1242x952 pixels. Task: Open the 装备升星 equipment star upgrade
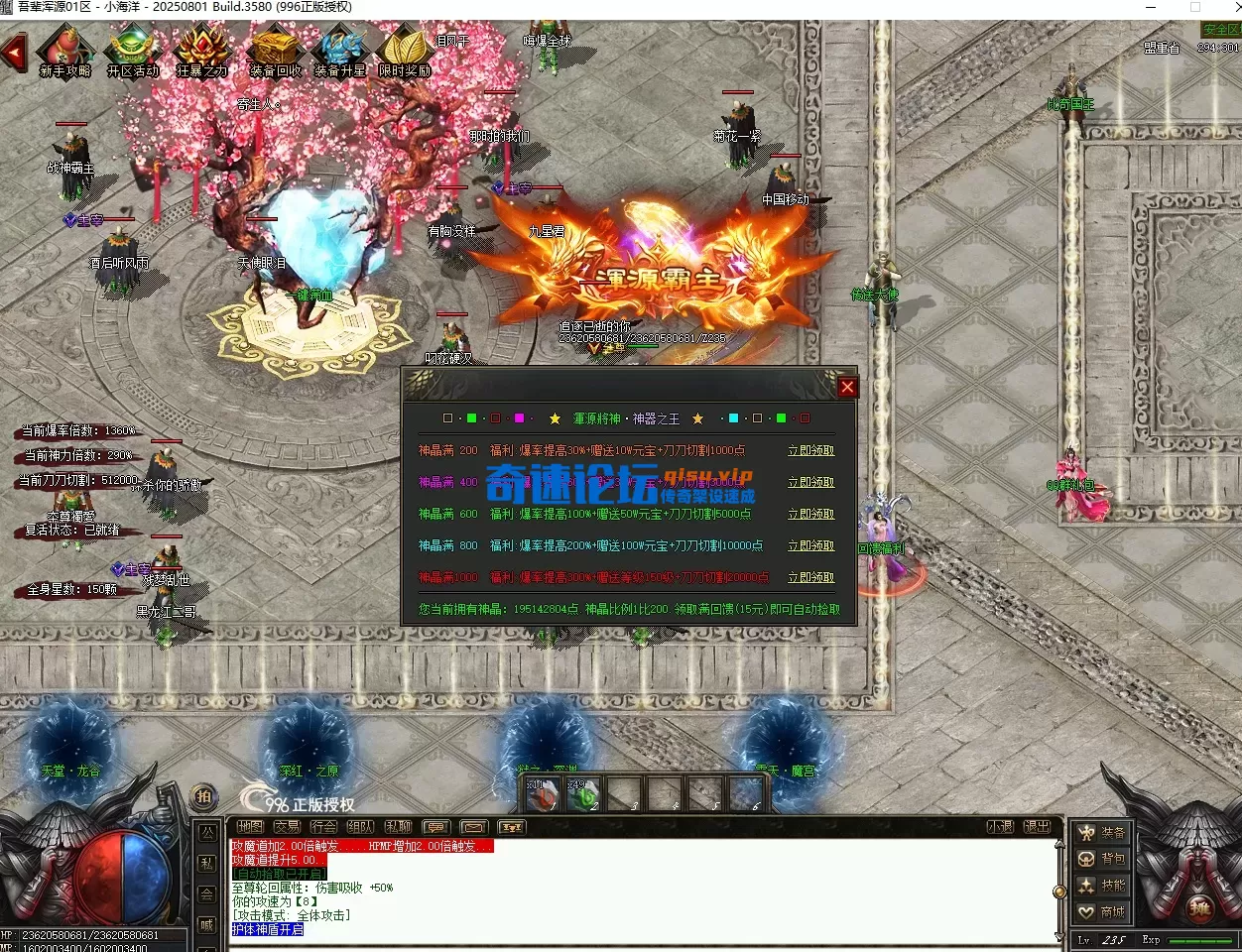(x=340, y=53)
